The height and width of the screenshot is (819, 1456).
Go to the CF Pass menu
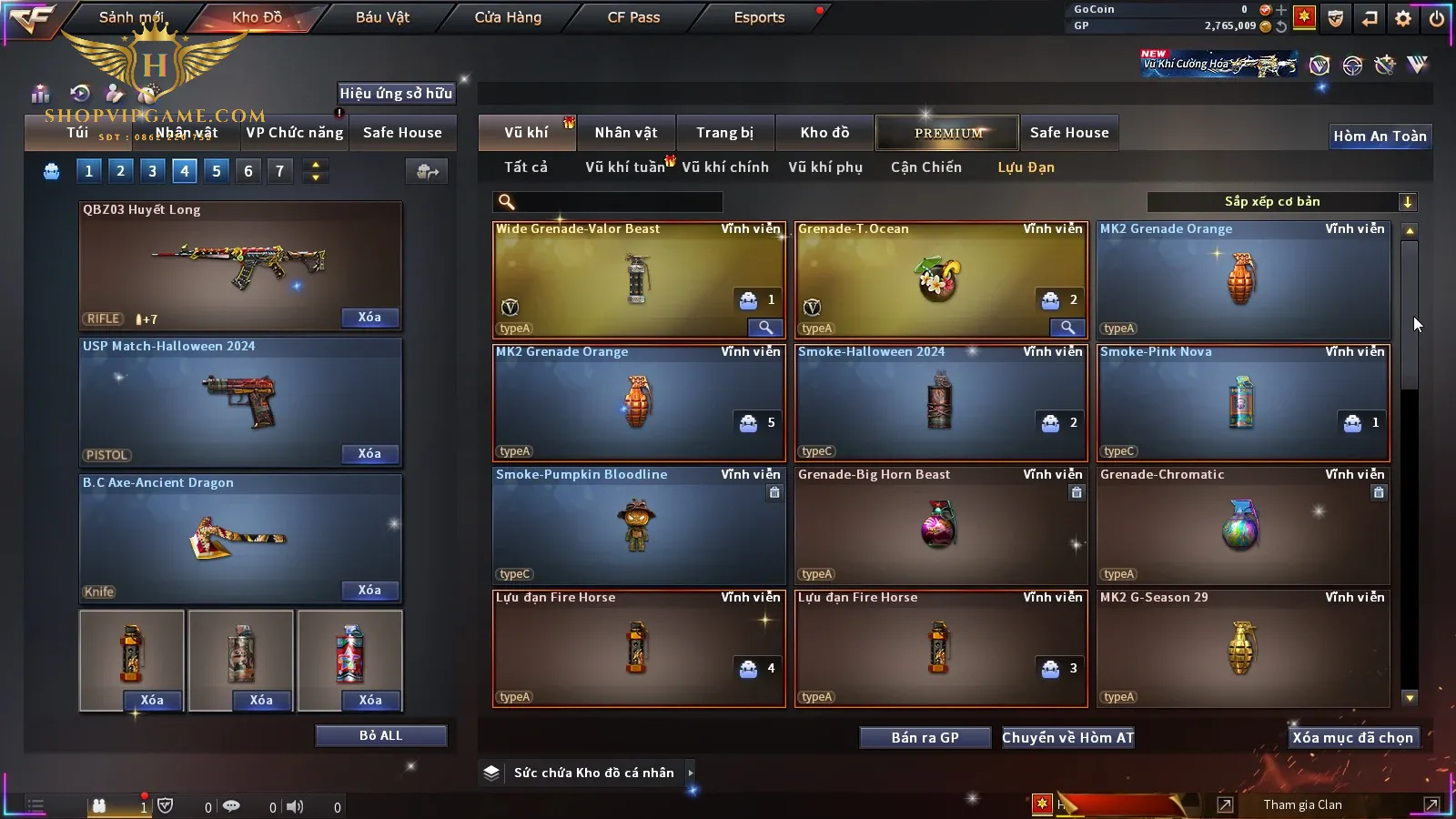[x=633, y=17]
